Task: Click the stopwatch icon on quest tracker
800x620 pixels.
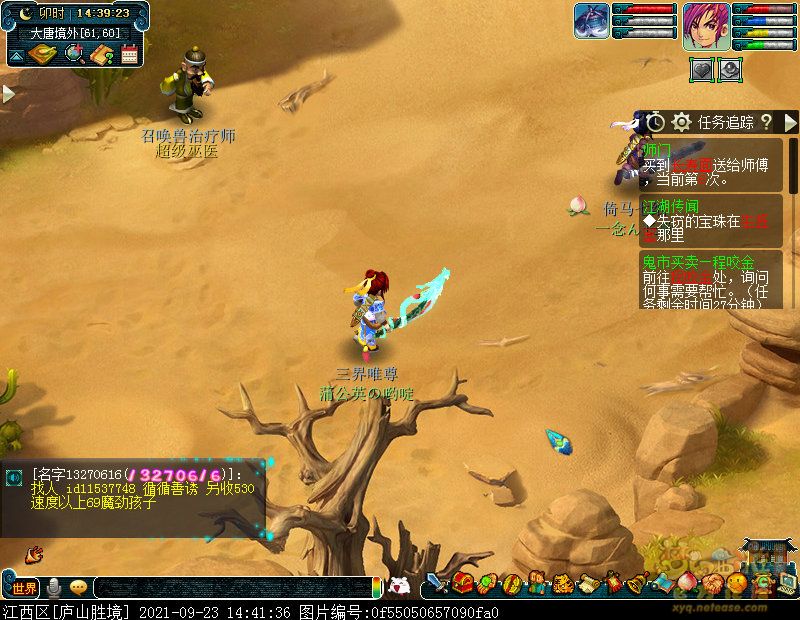Action: pyautogui.click(x=655, y=122)
